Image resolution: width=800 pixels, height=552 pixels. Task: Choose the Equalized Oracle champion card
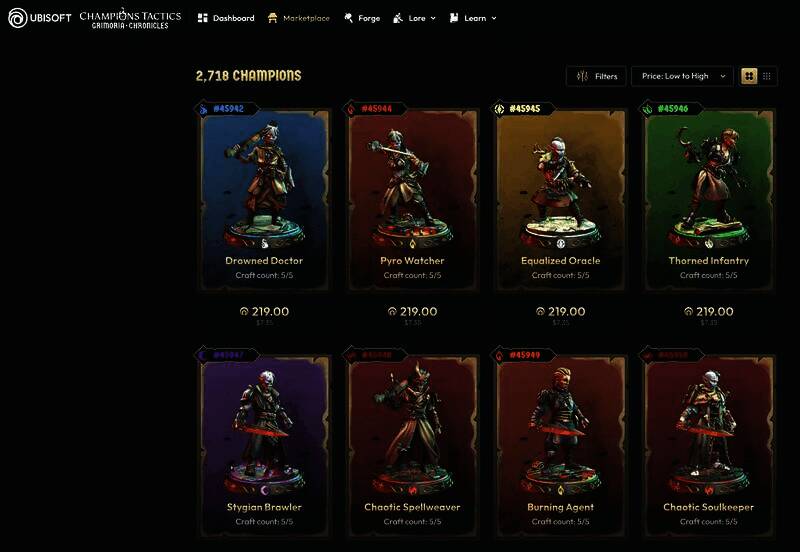pos(561,190)
